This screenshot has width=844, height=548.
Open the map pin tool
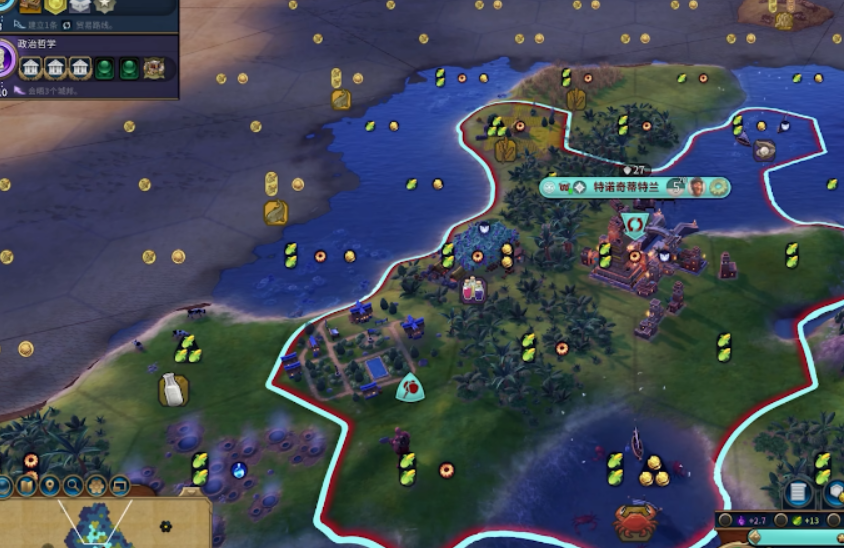(49, 487)
